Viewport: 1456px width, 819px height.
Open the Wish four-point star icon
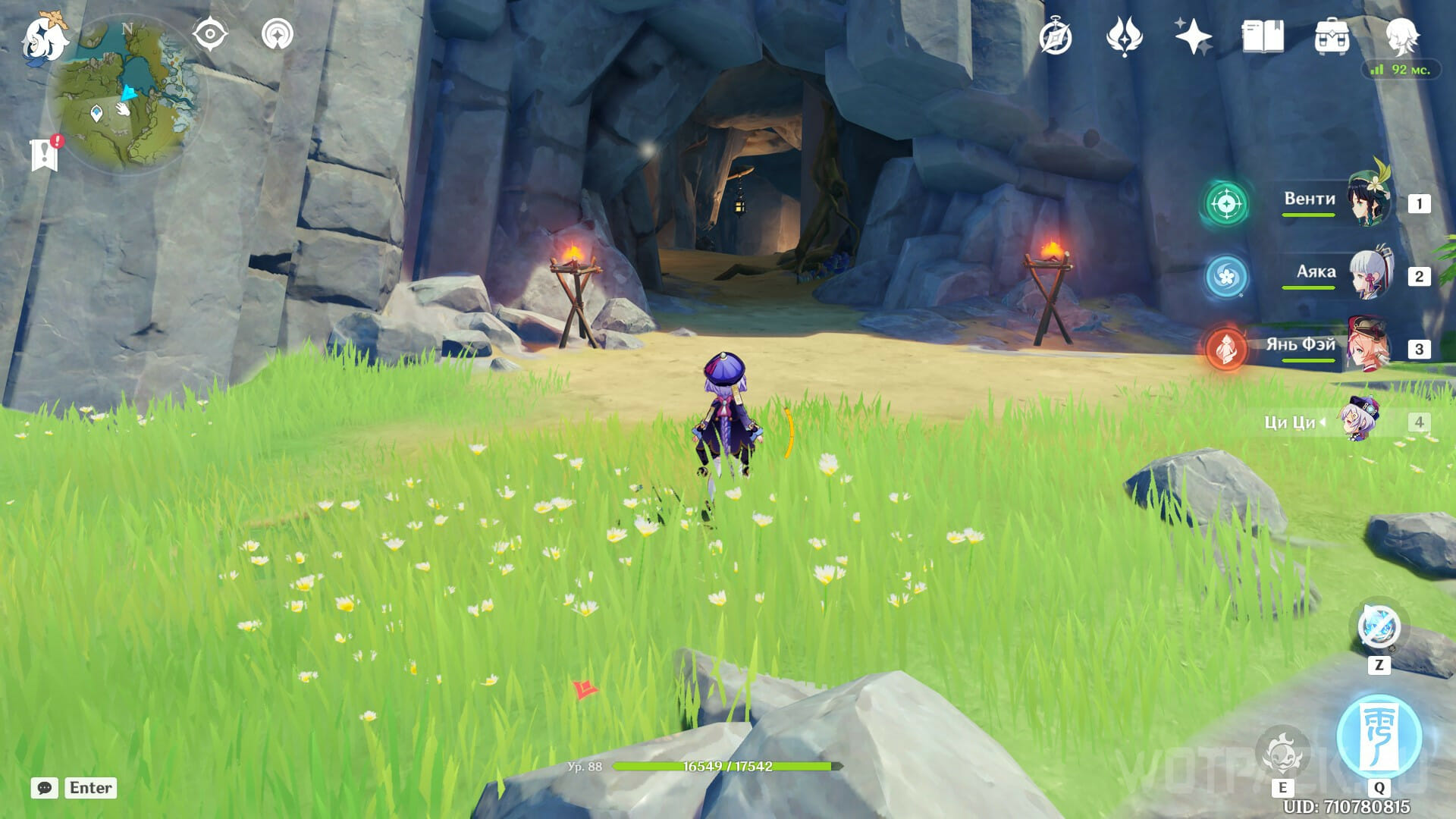click(1193, 37)
